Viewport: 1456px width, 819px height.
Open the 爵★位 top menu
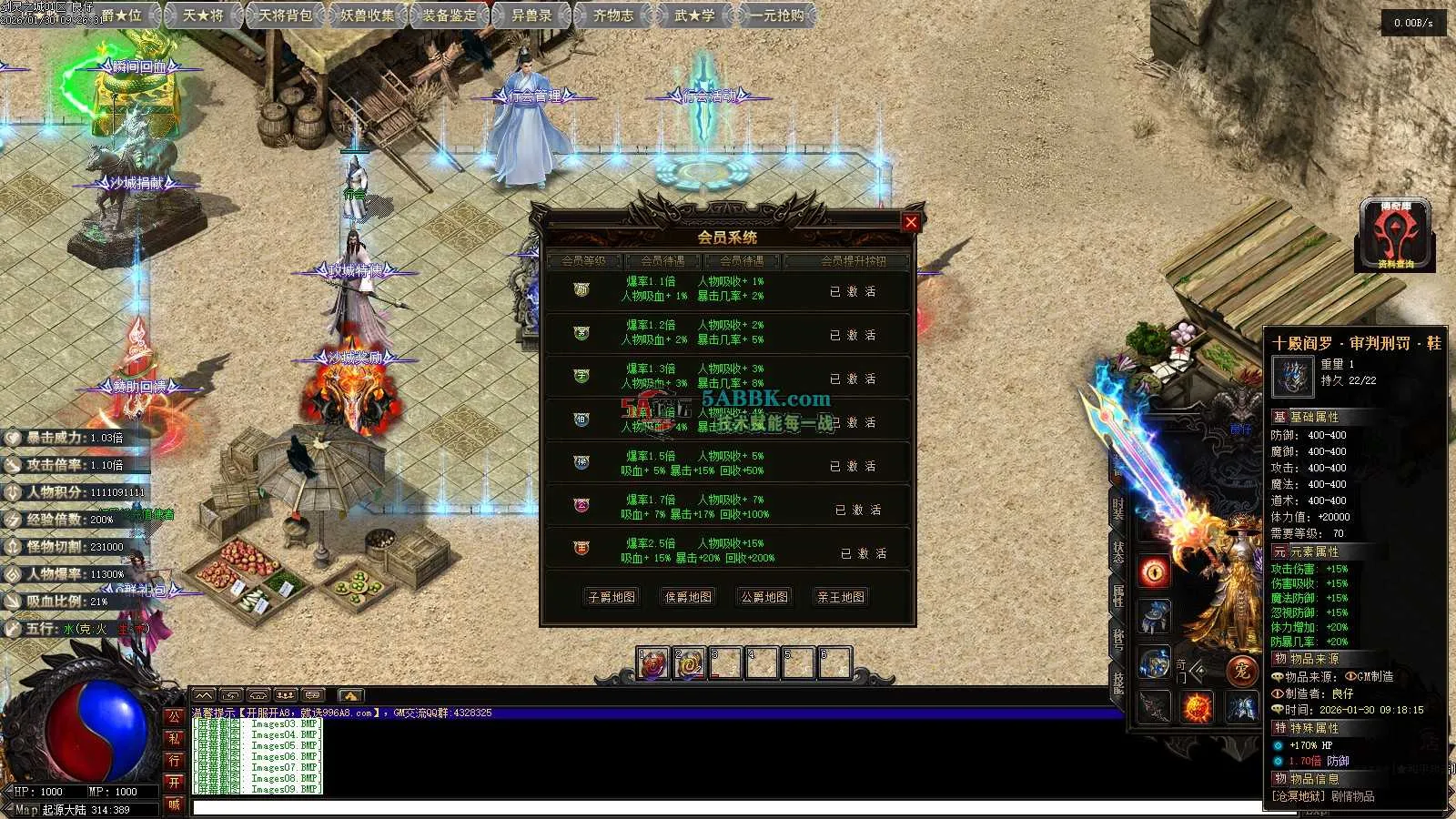click(122, 15)
